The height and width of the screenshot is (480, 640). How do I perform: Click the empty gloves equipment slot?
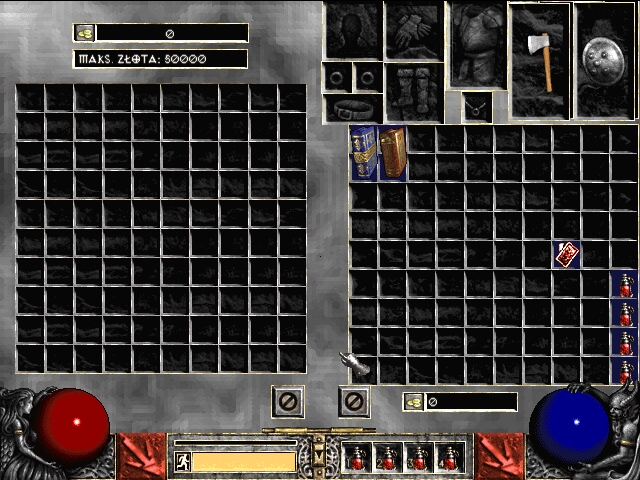[413, 29]
